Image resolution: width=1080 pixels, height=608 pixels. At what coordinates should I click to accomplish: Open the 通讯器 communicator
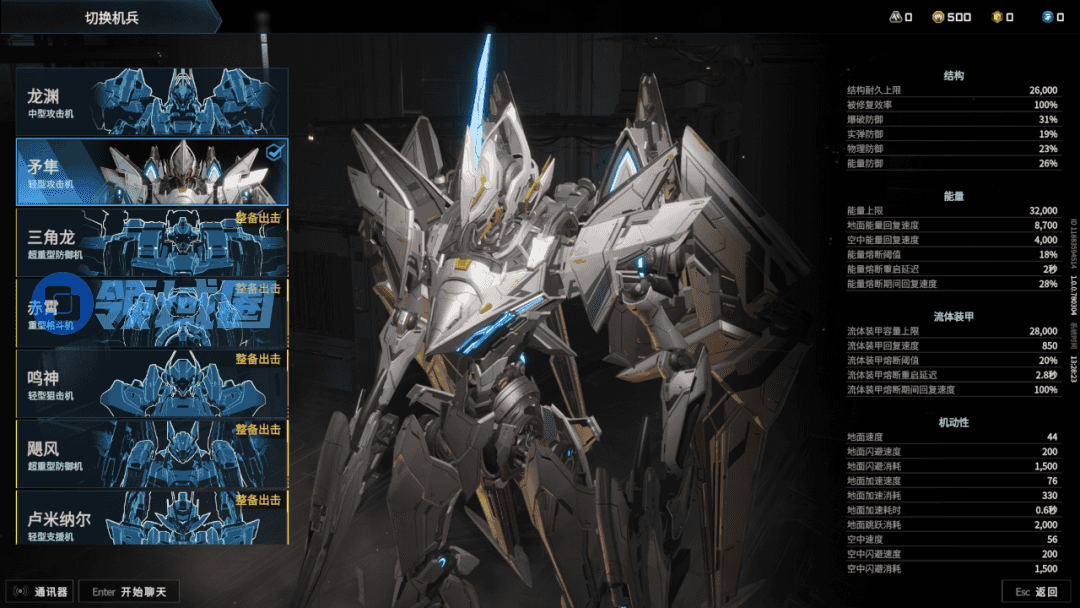coord(40,592)
